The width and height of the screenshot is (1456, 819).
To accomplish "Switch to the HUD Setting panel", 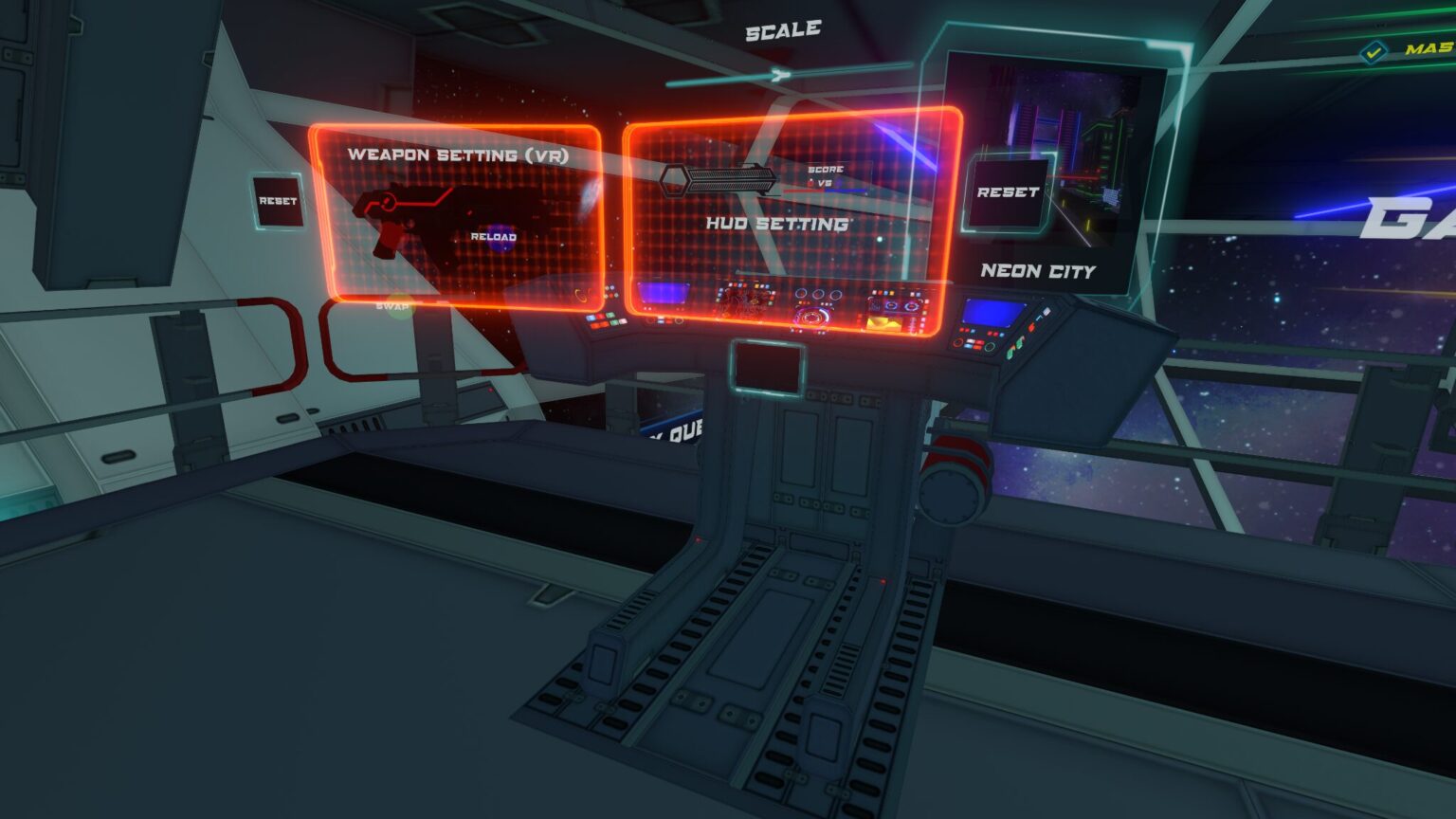I will click(x=777, y=225).
